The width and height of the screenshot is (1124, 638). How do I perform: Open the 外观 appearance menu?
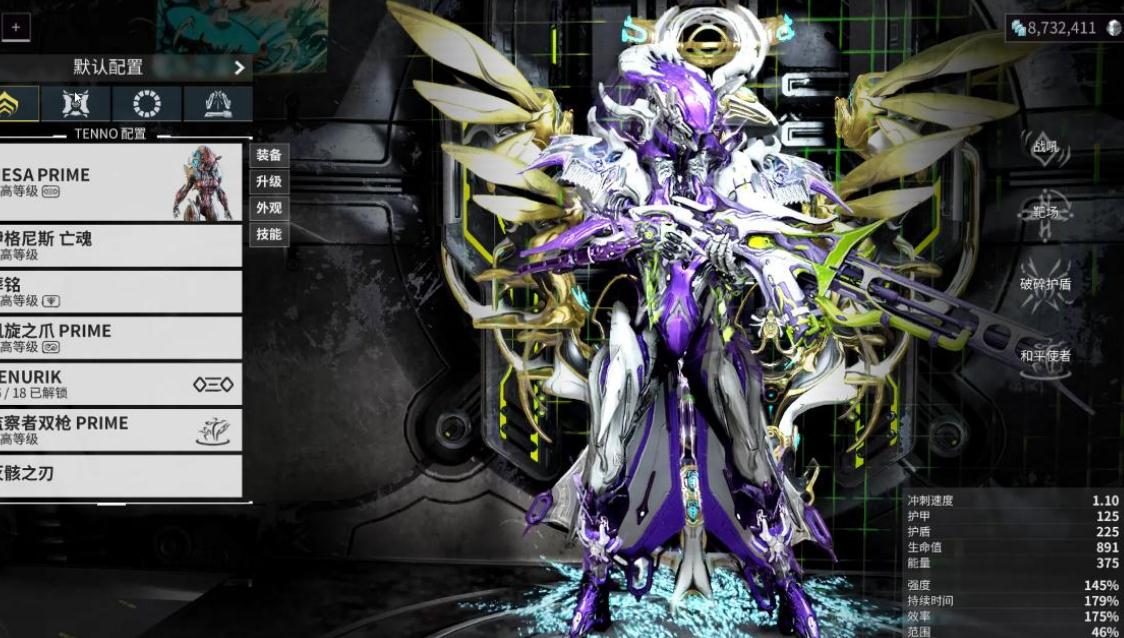[x=268, y=208]
